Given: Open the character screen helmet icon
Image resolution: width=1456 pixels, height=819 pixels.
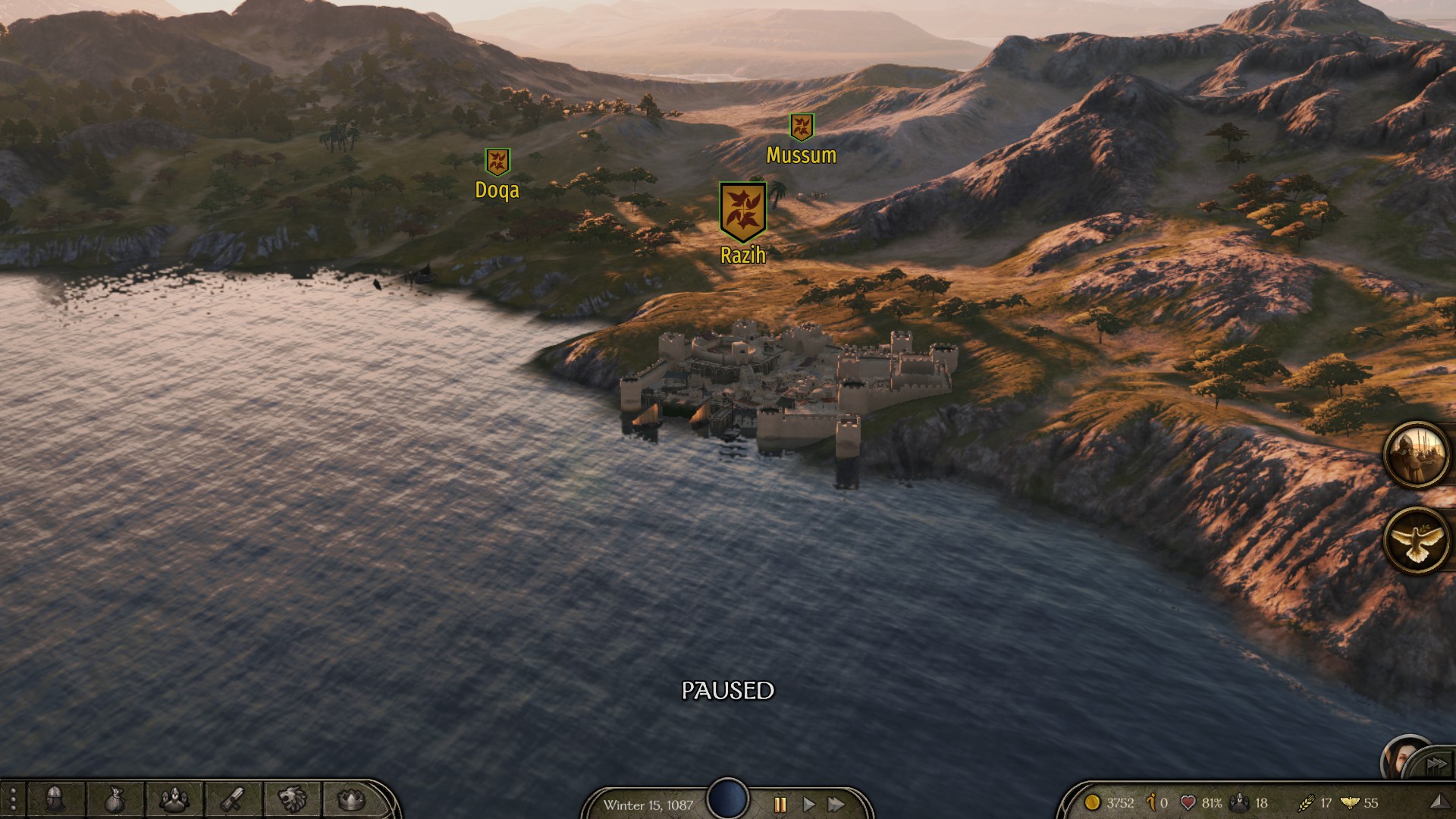Looking at the screenshot, I should (55, 799).
